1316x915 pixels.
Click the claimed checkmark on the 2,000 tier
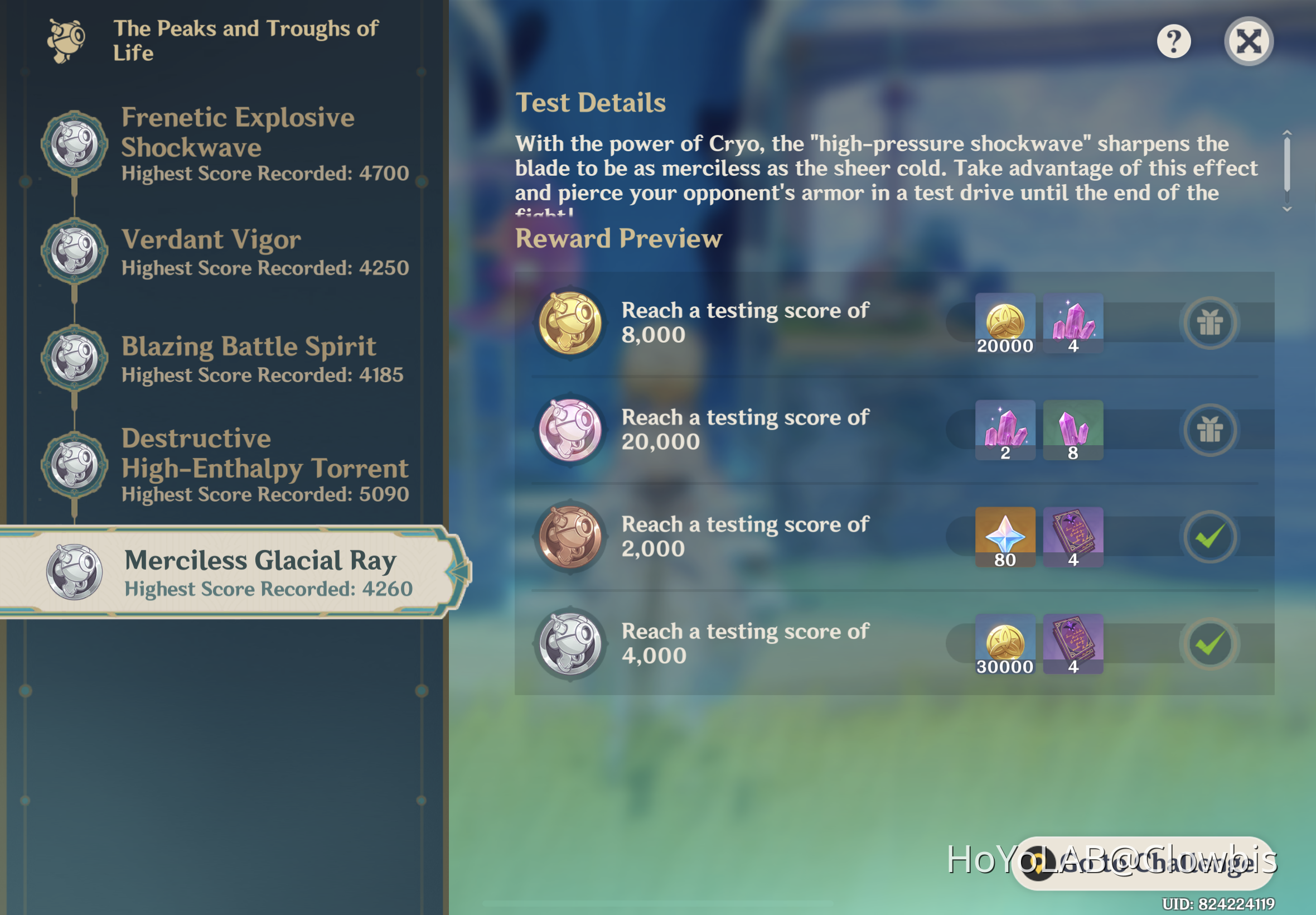pyautogui.click(x=1211, y=537)
